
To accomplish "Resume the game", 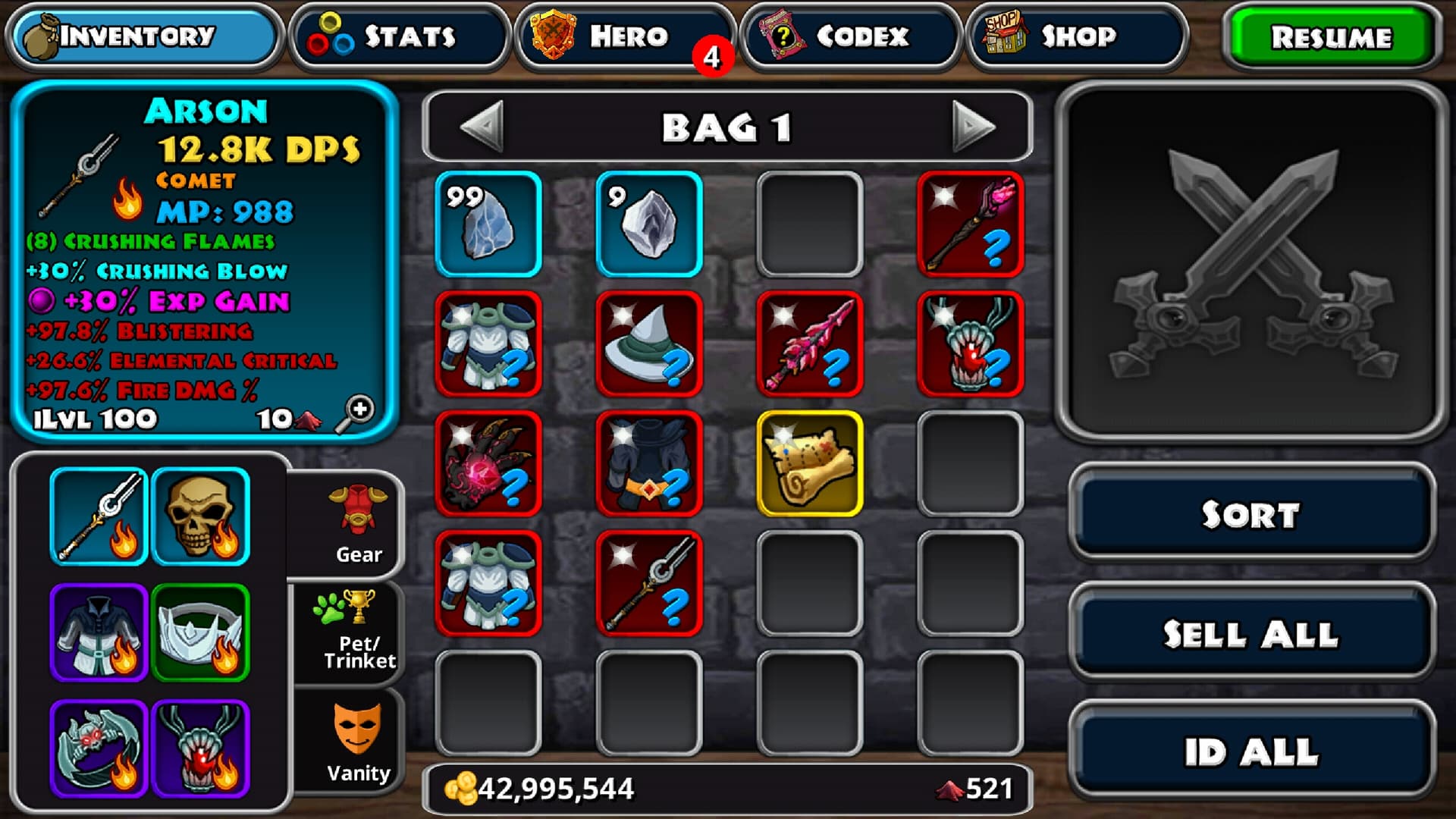I will click(x=1331, y=36).
